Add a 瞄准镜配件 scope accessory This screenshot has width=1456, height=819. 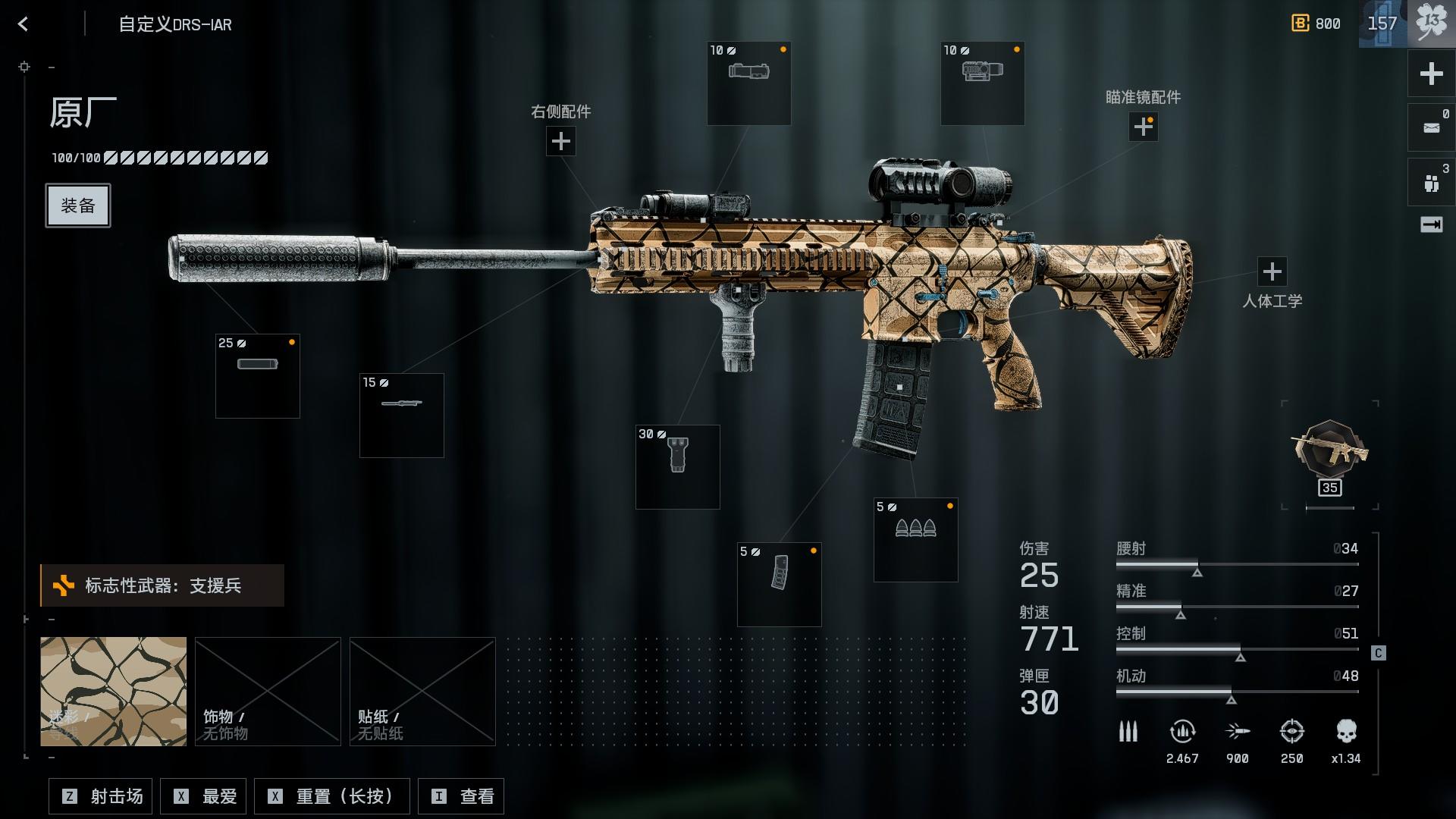click(1143, 127)
